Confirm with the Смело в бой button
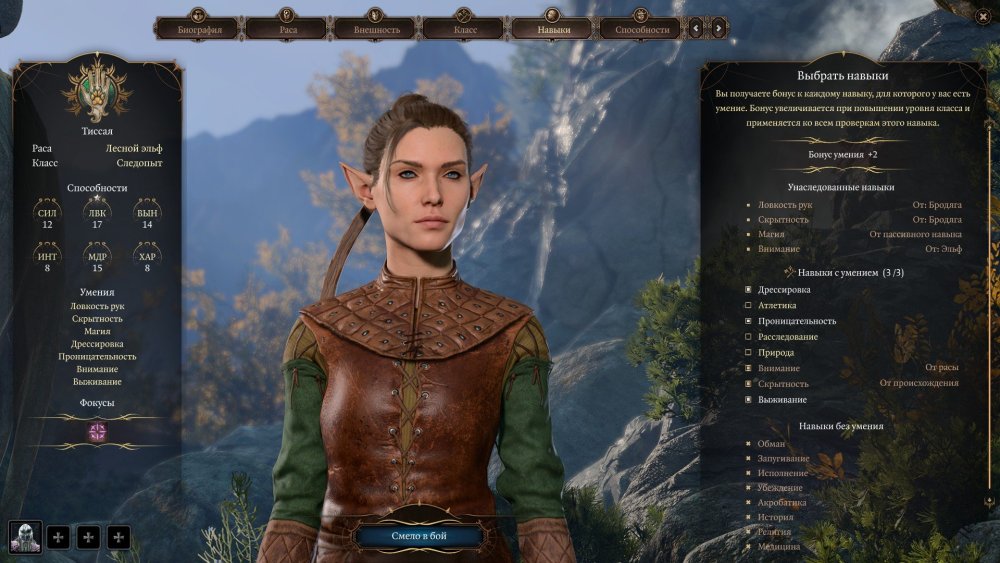Screen dimensions: 1000x563 (419, 537)
